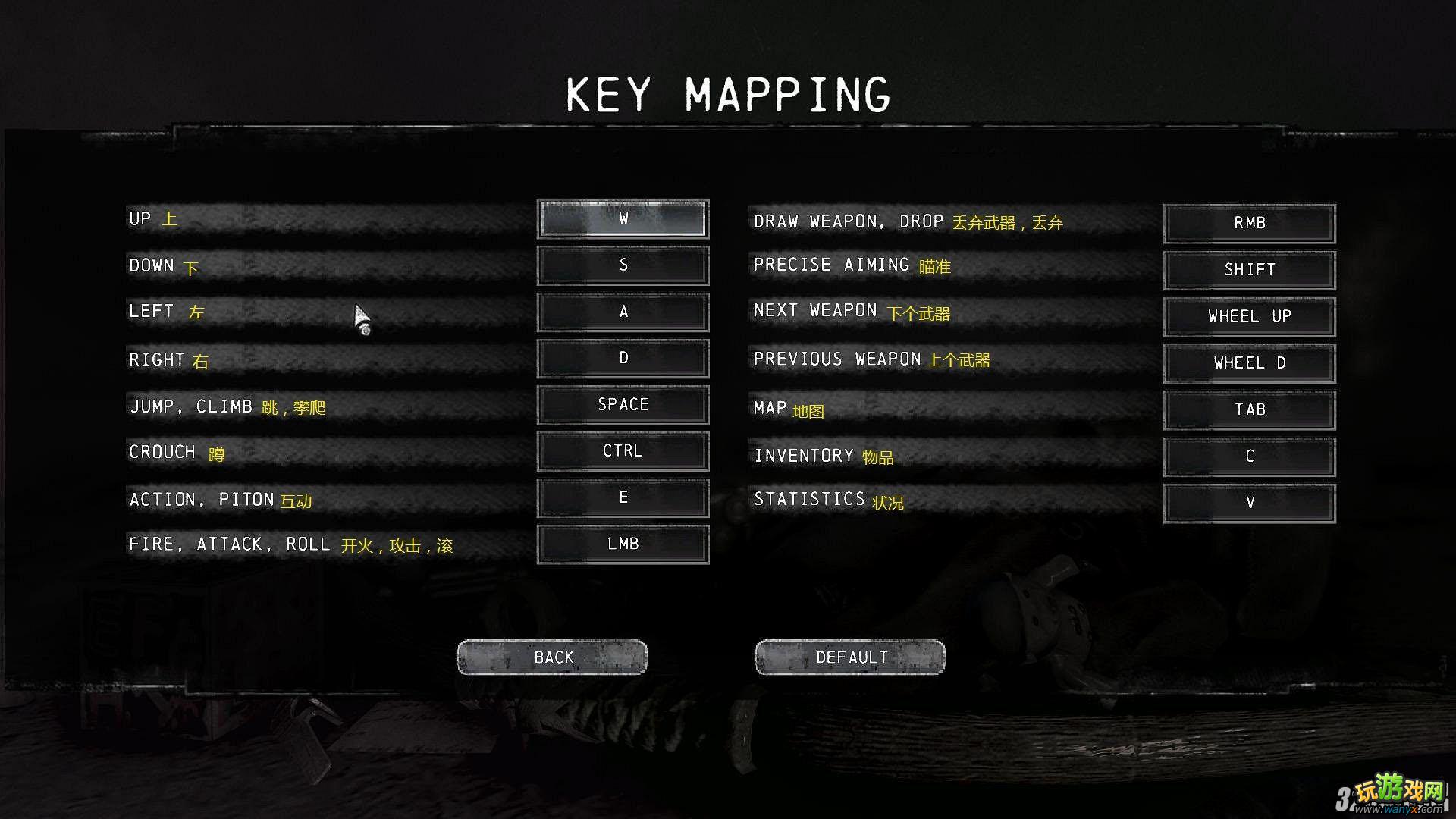Click the BACK button
The image size is (1456, 819).
click(552, 657)
